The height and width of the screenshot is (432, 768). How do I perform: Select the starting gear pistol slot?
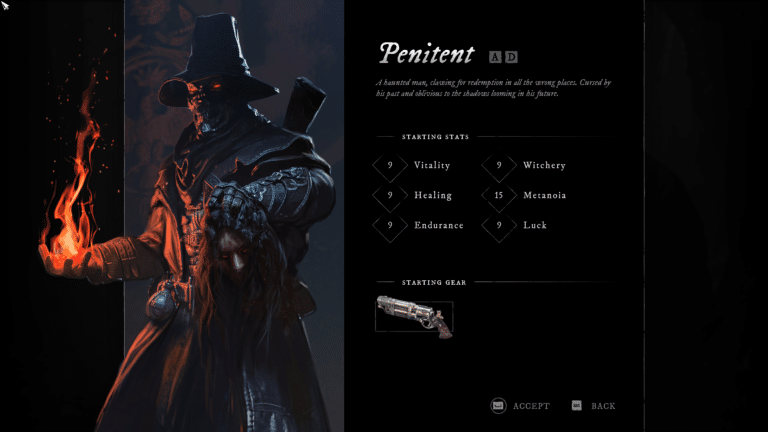414,315
